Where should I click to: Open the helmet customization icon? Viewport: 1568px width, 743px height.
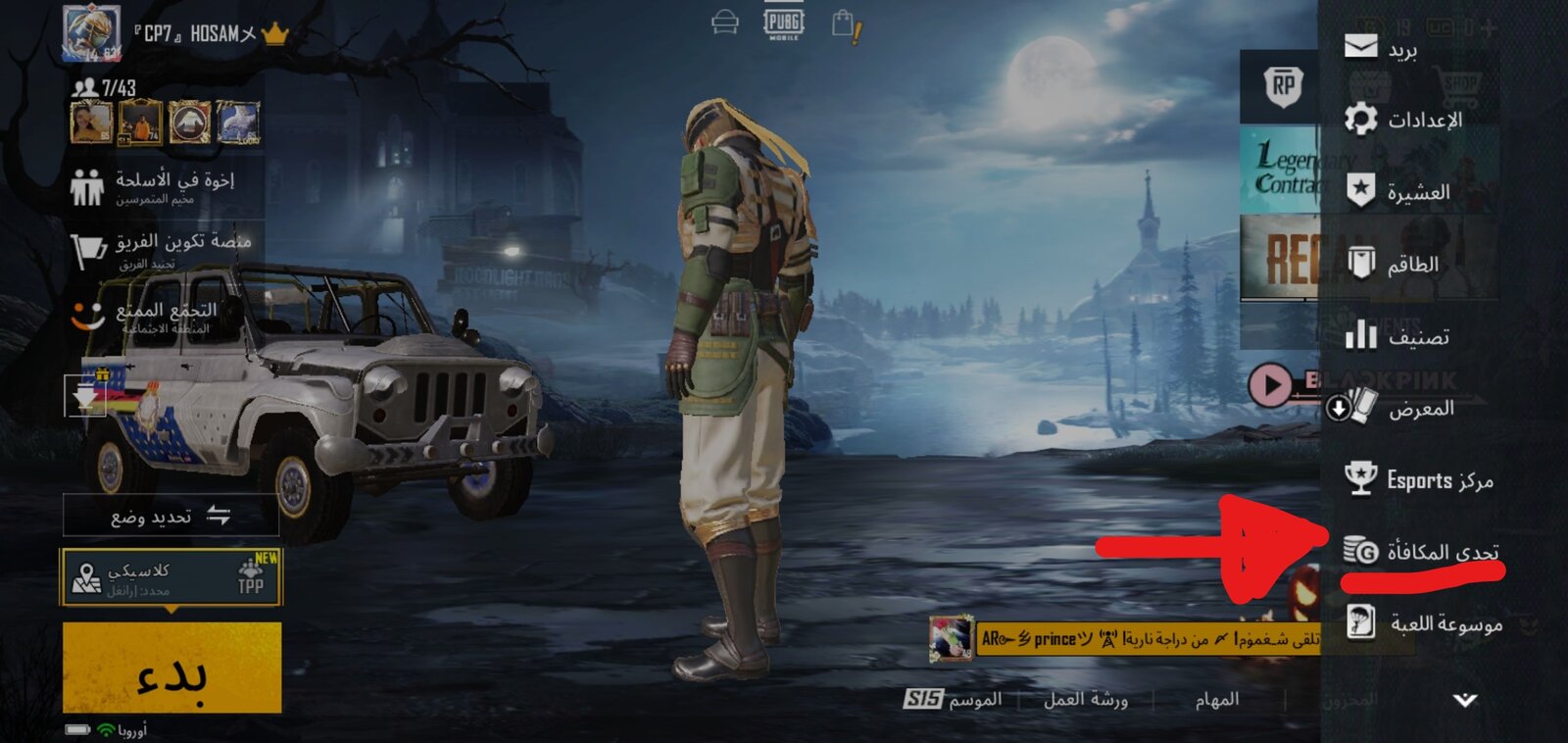pyautogui.click(x=725, y=24)
